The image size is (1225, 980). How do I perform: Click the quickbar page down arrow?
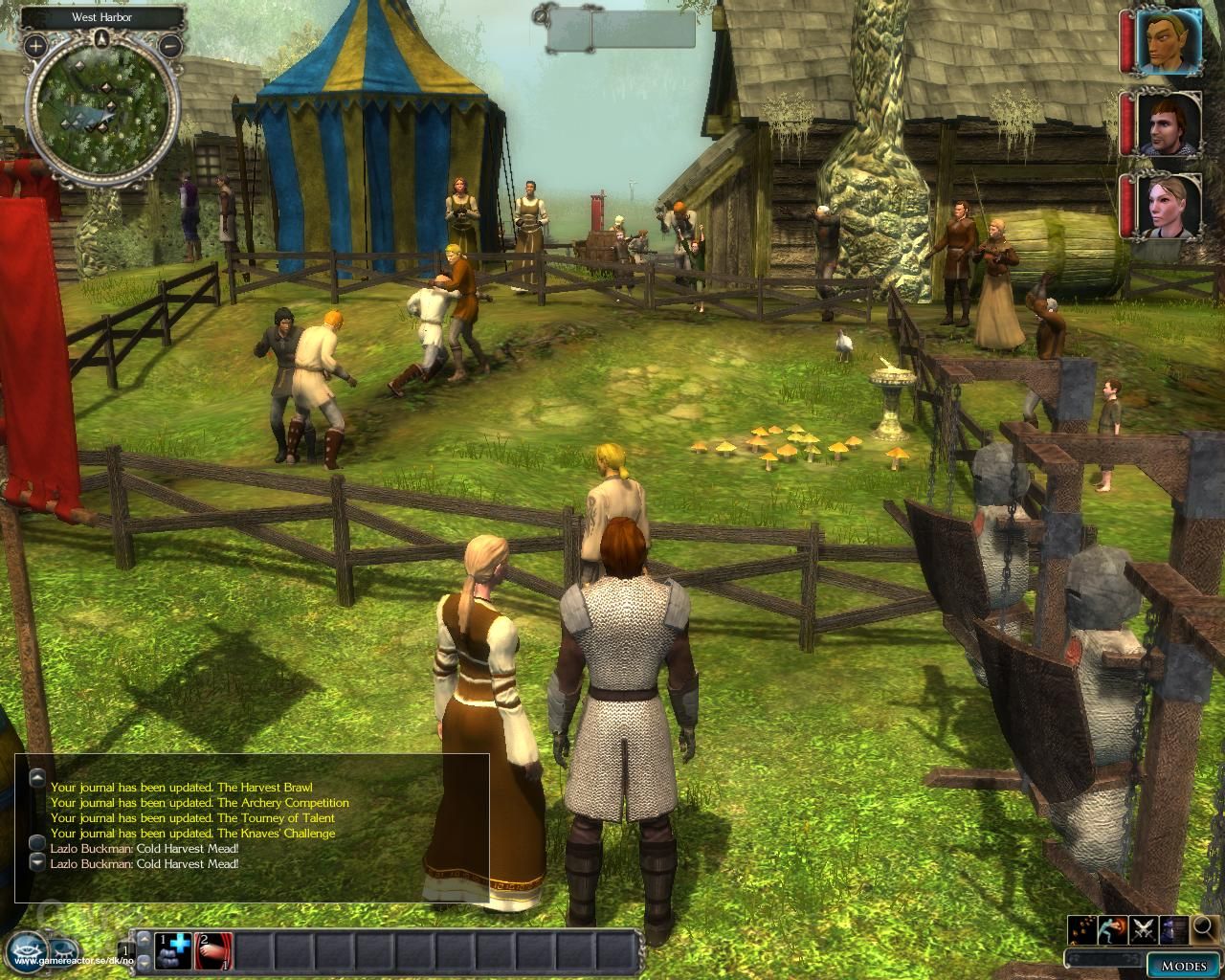pos(145,963)
